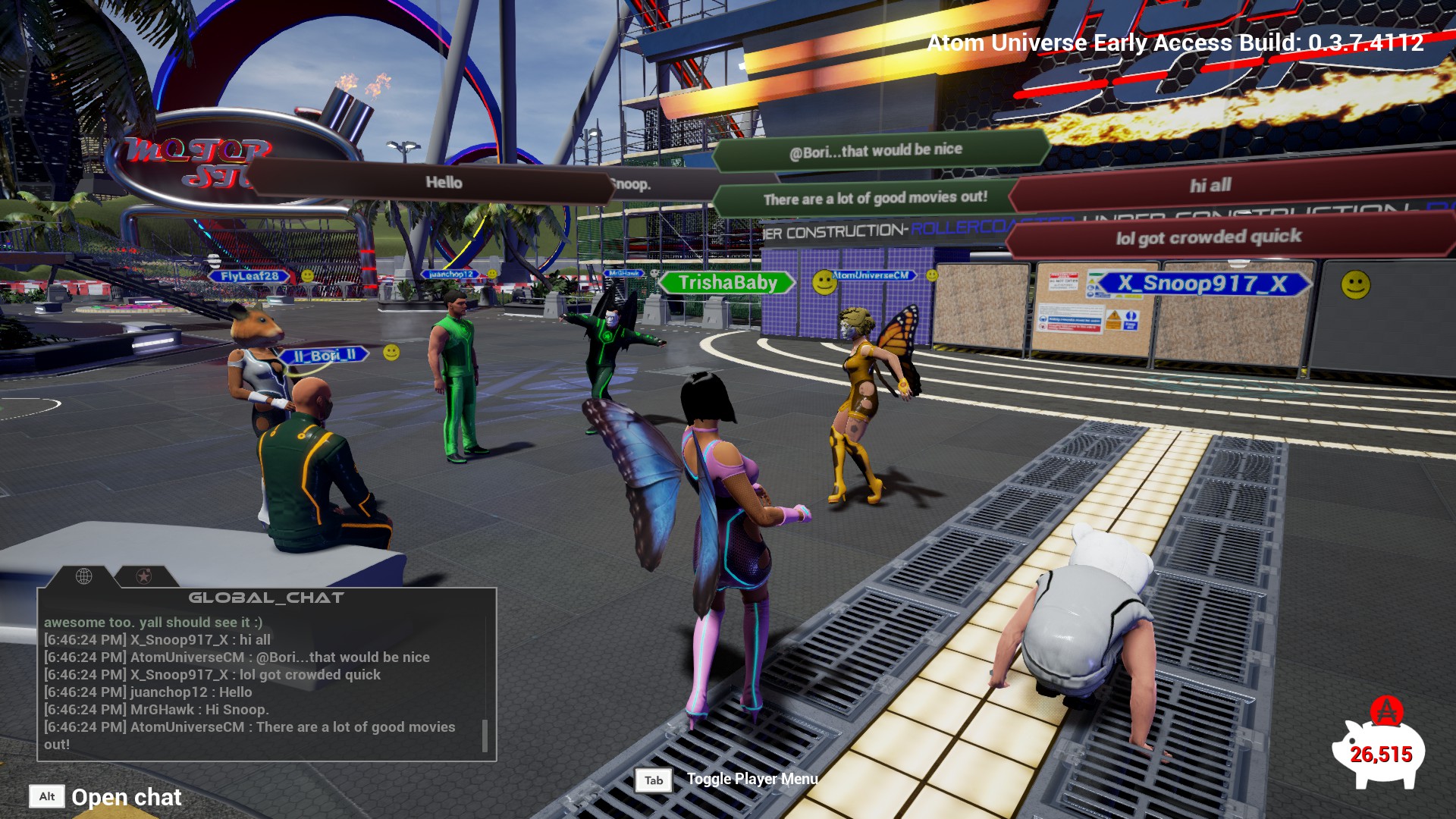1456x819 pixels.
Task: Click the smiley icon beside X_Snoop917_X
Action: [x=1355, y=285]
